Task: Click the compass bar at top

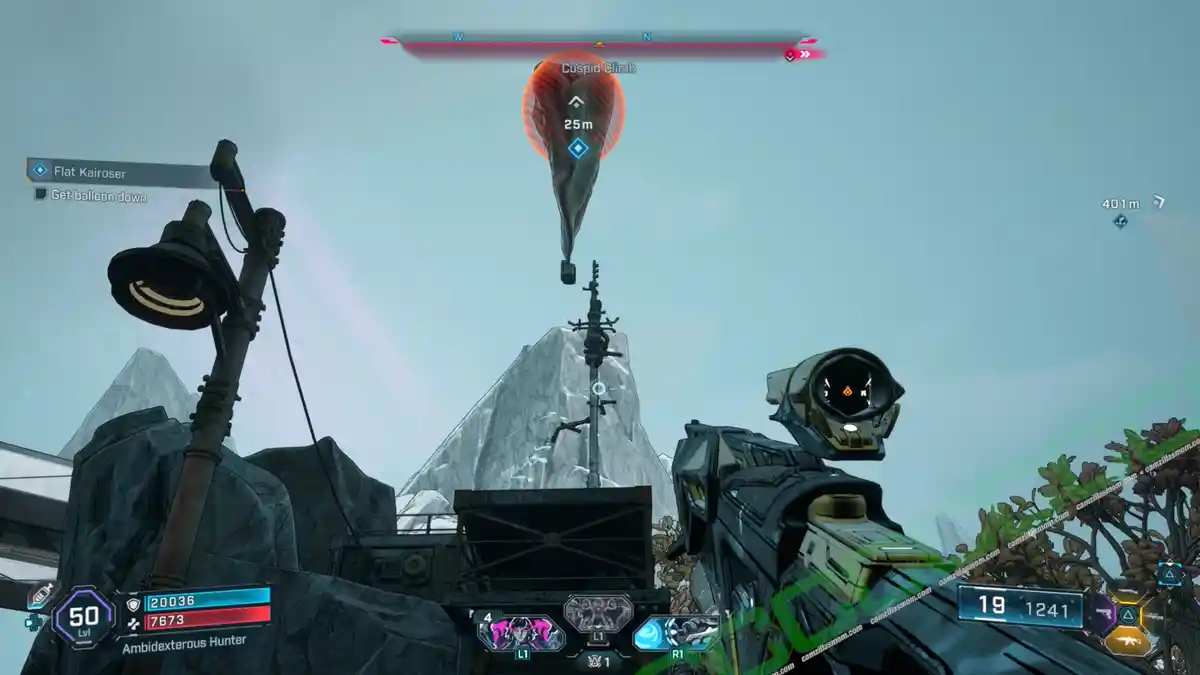Action: tap(600, 44)
